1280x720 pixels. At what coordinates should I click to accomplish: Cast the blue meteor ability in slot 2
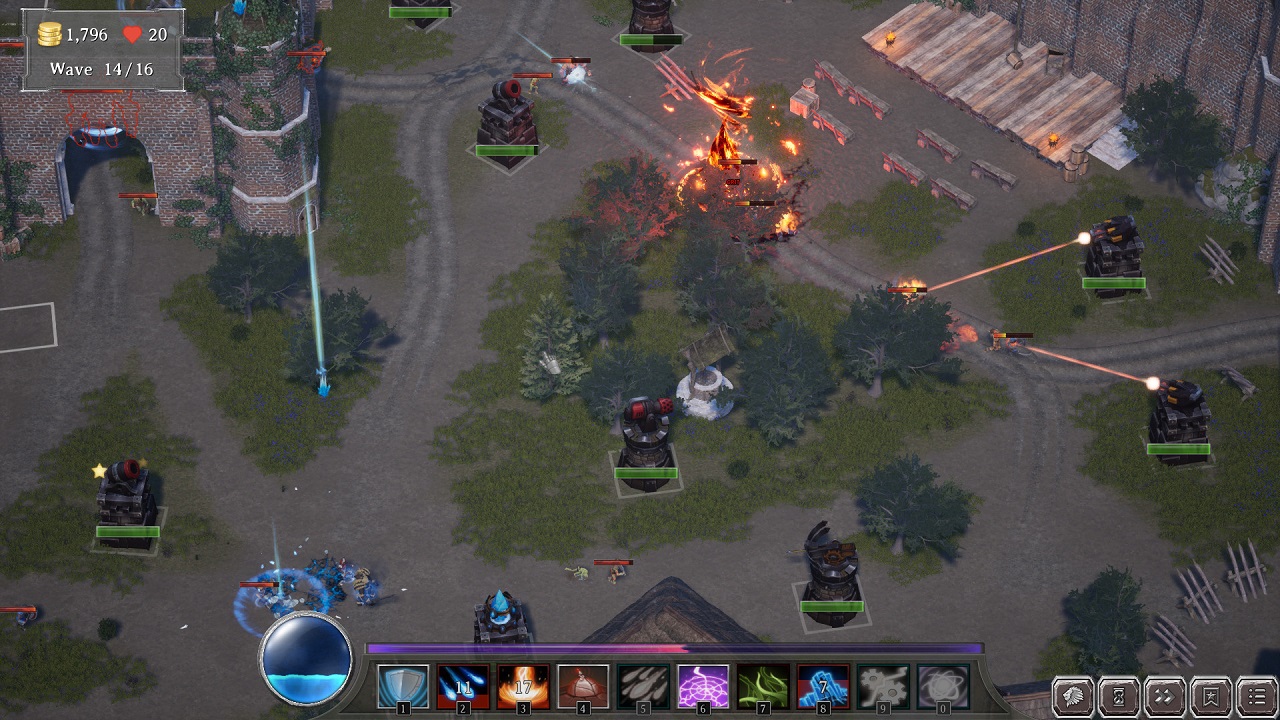pos(463,686)
